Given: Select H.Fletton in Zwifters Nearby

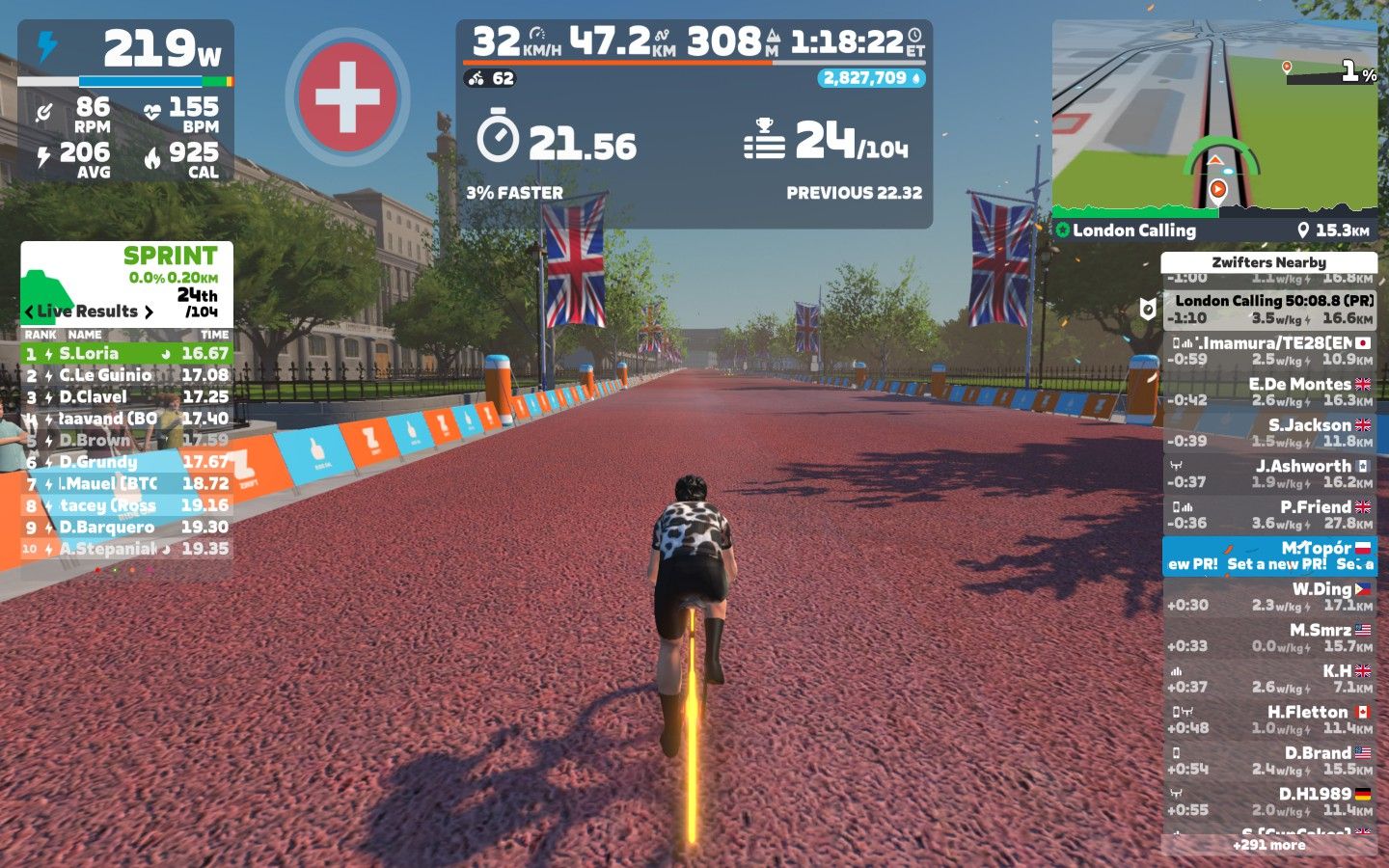Looking at the screenshot, I should click(x=1268, y=719).
